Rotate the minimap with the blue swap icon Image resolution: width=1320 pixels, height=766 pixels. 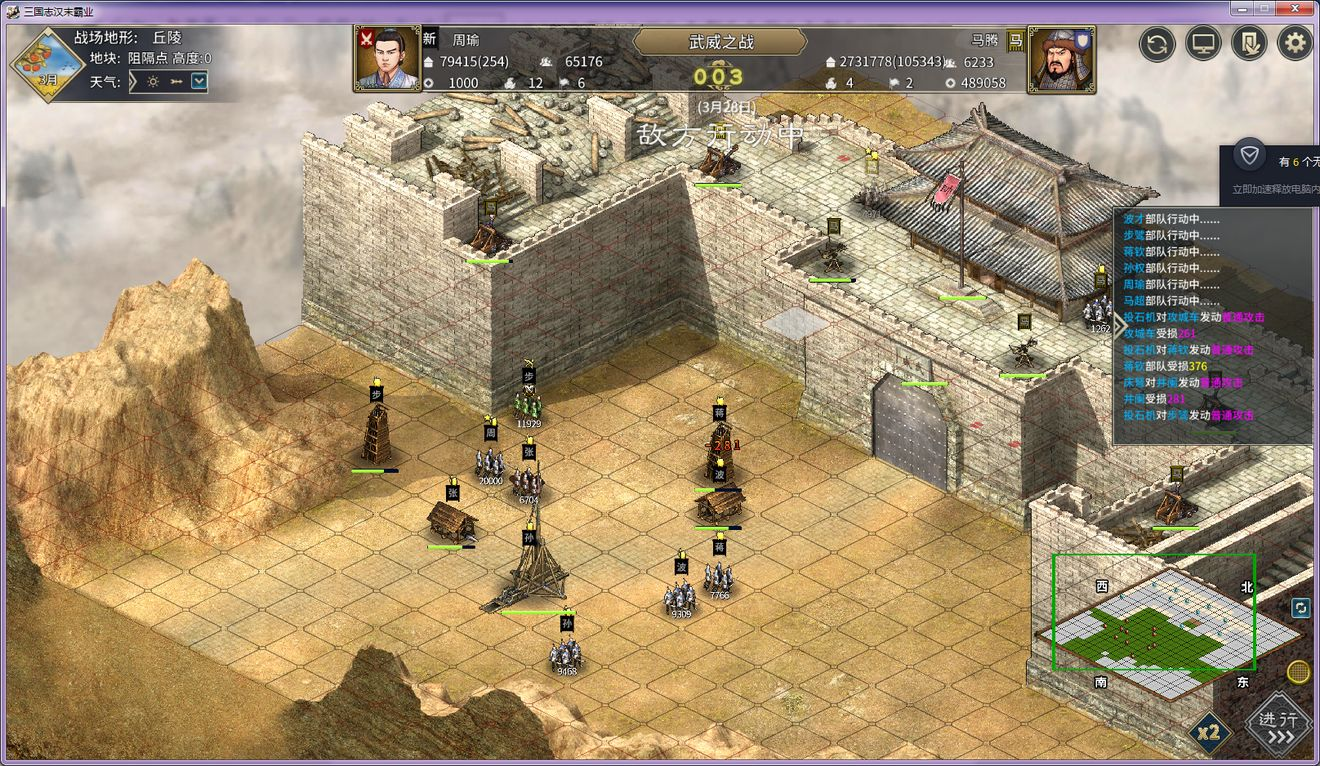click(x=1300, y=607)
